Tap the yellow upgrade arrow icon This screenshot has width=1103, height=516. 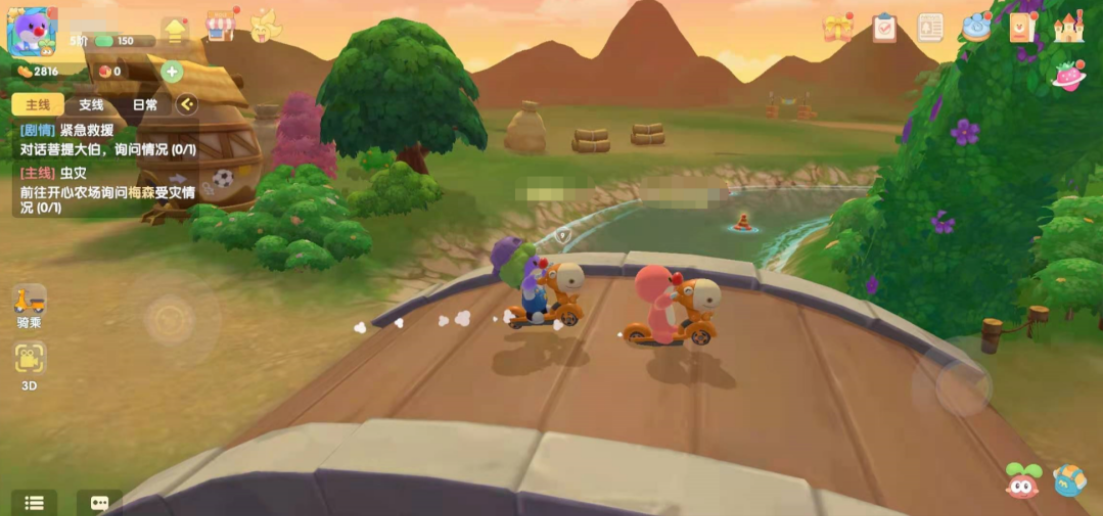click(x=175, y=29)
